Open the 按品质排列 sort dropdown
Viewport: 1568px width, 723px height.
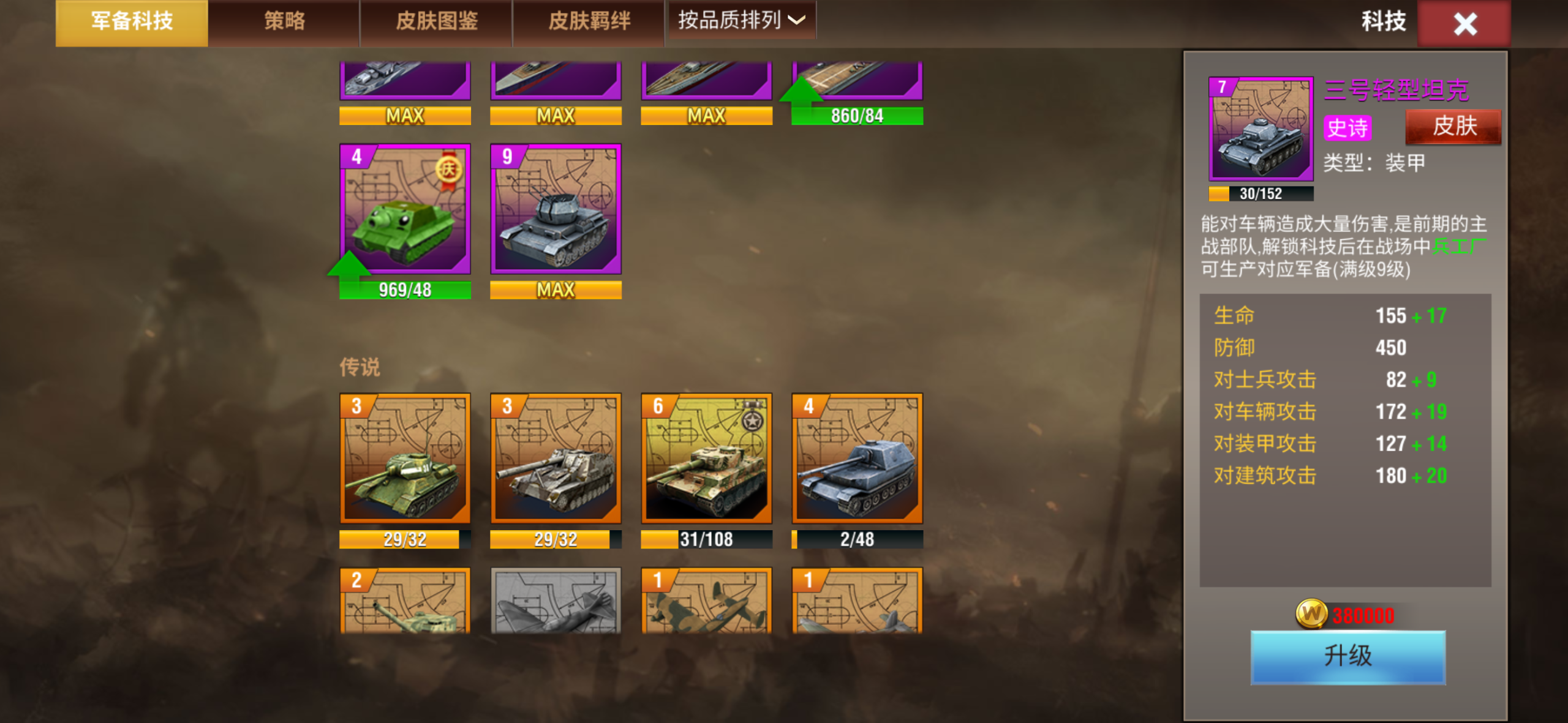click(x=741, y=21)
